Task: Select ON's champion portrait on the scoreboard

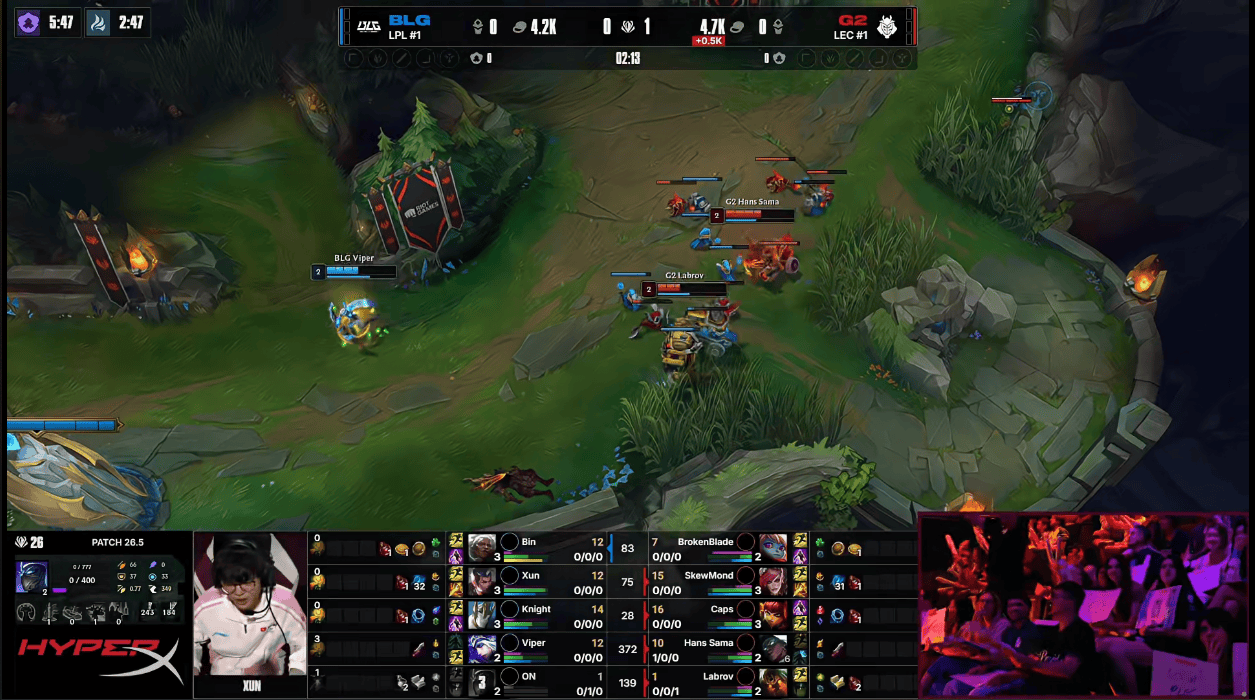Action: [482, 682]
